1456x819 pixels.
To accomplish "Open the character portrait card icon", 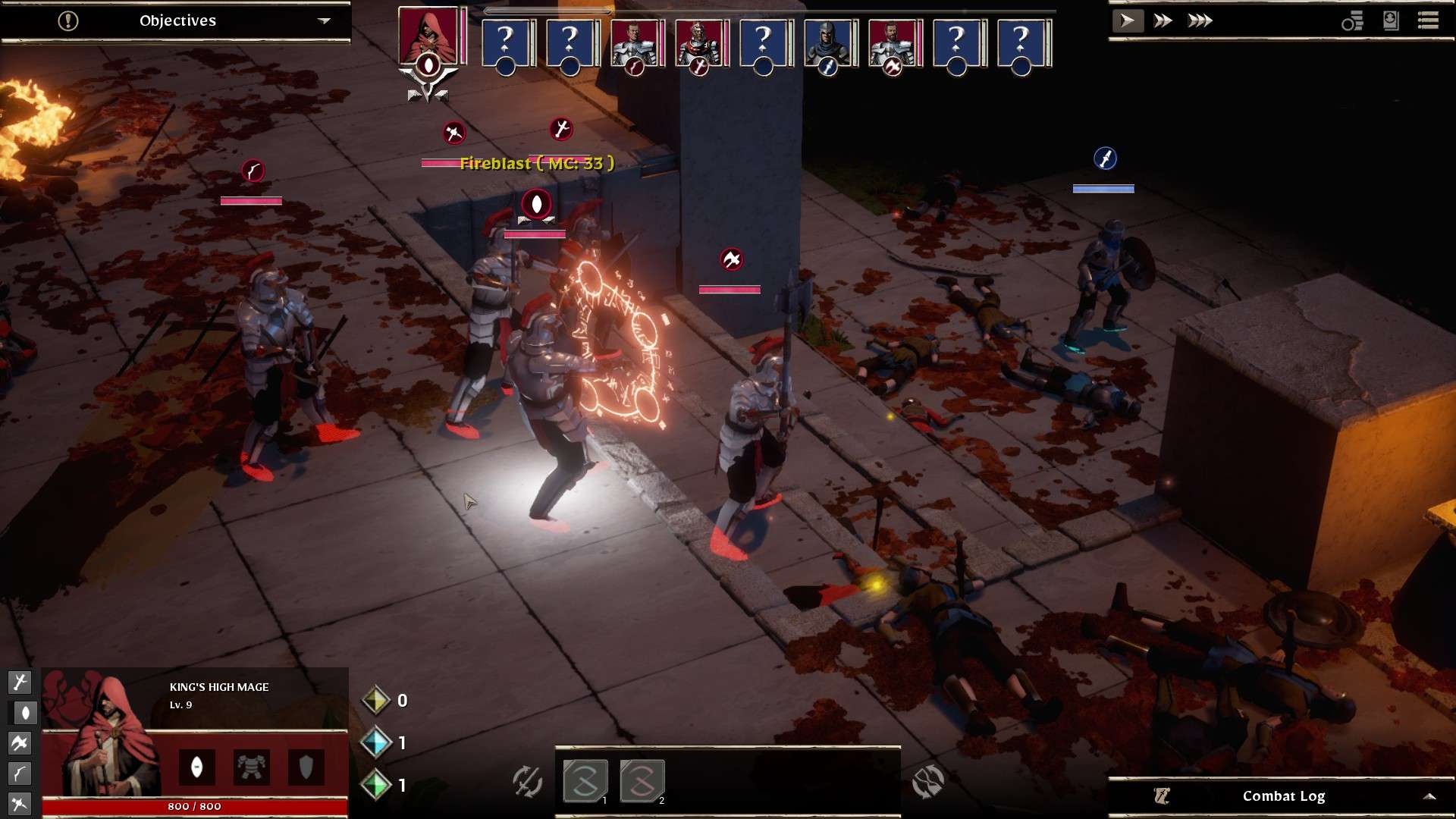I will 1390,20.
